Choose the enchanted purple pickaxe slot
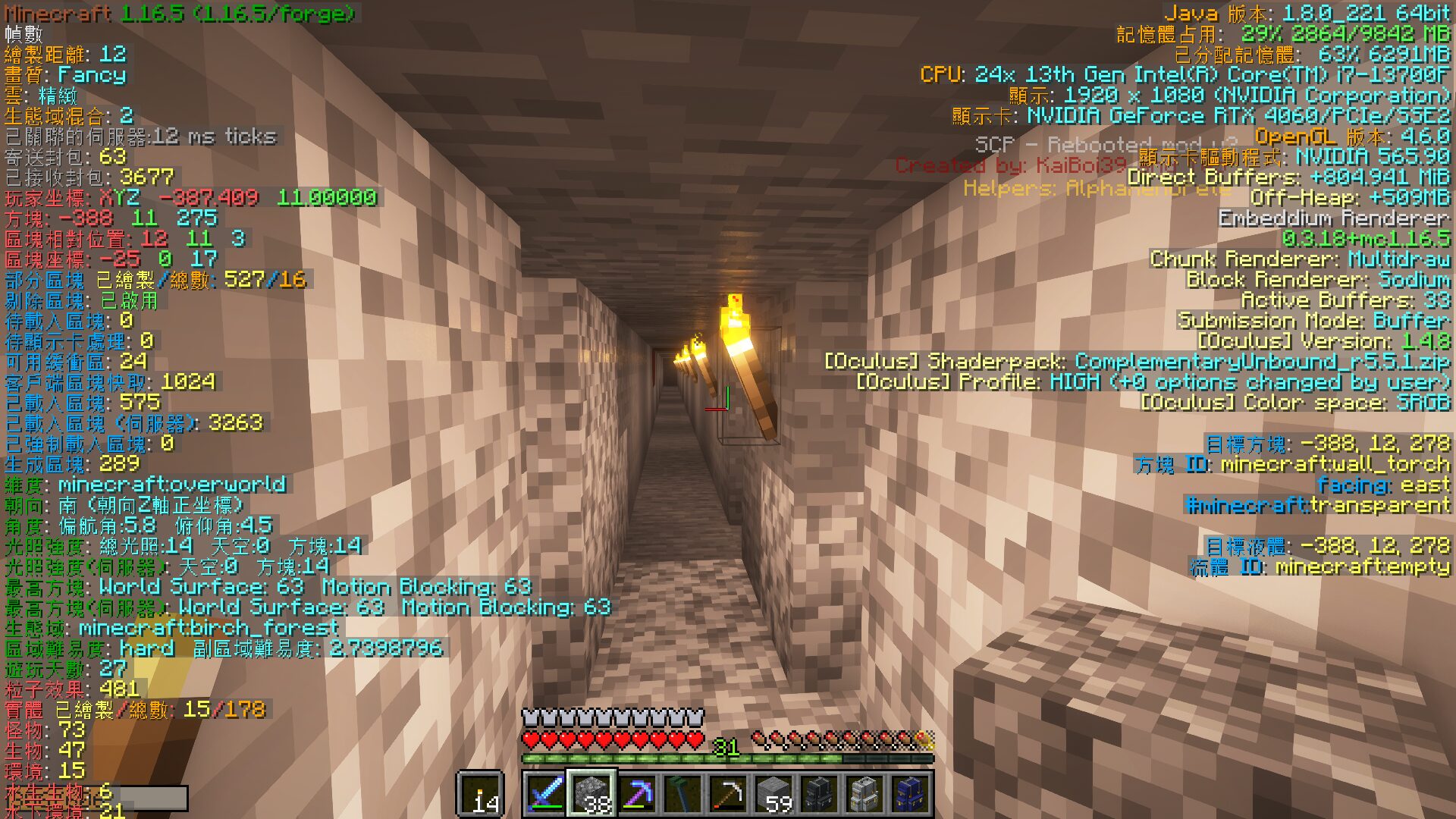This screenshot has height=819, width=1456. 637,794
